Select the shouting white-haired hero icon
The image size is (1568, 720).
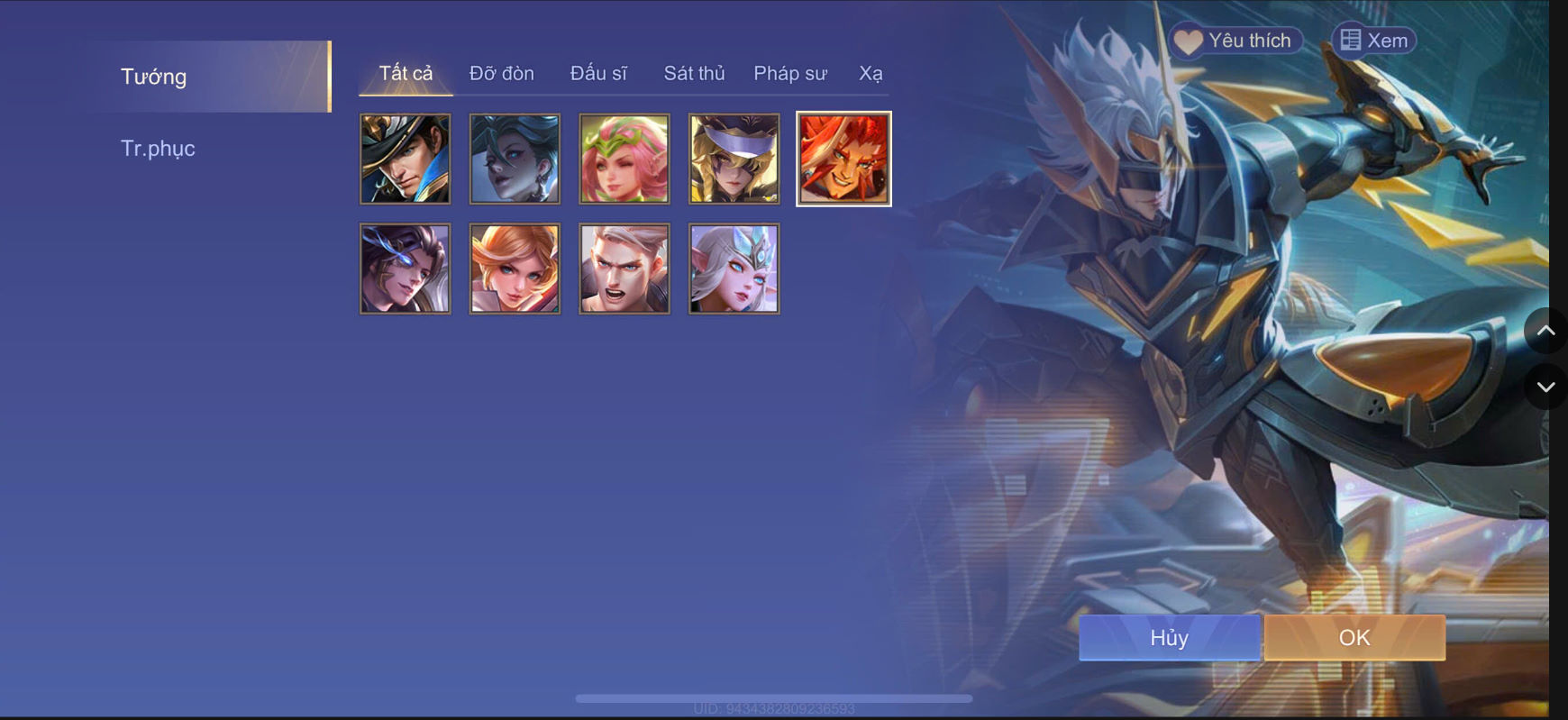click(624, 268)
